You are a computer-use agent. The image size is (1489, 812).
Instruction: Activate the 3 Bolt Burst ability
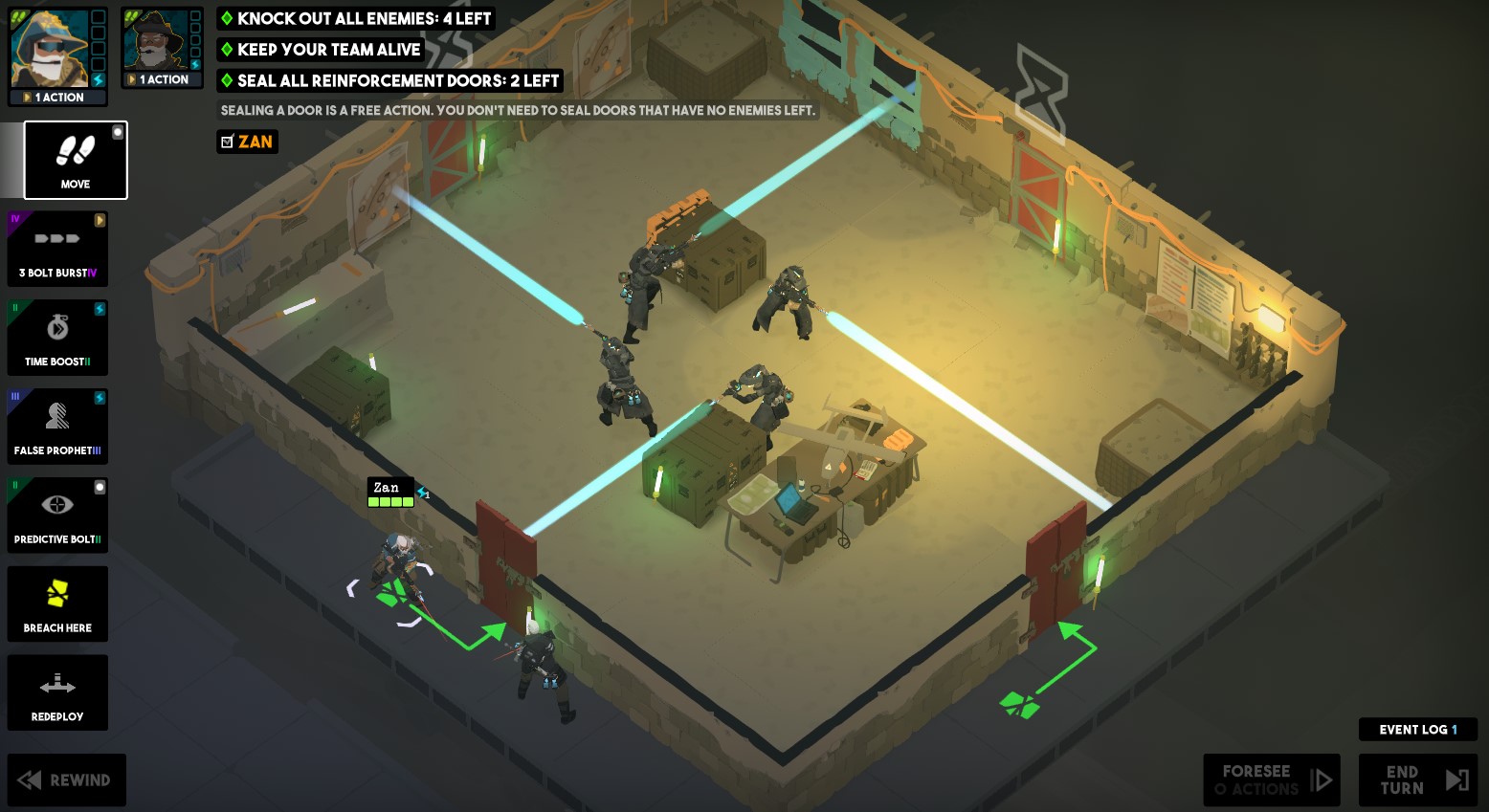tap(57, 249)
